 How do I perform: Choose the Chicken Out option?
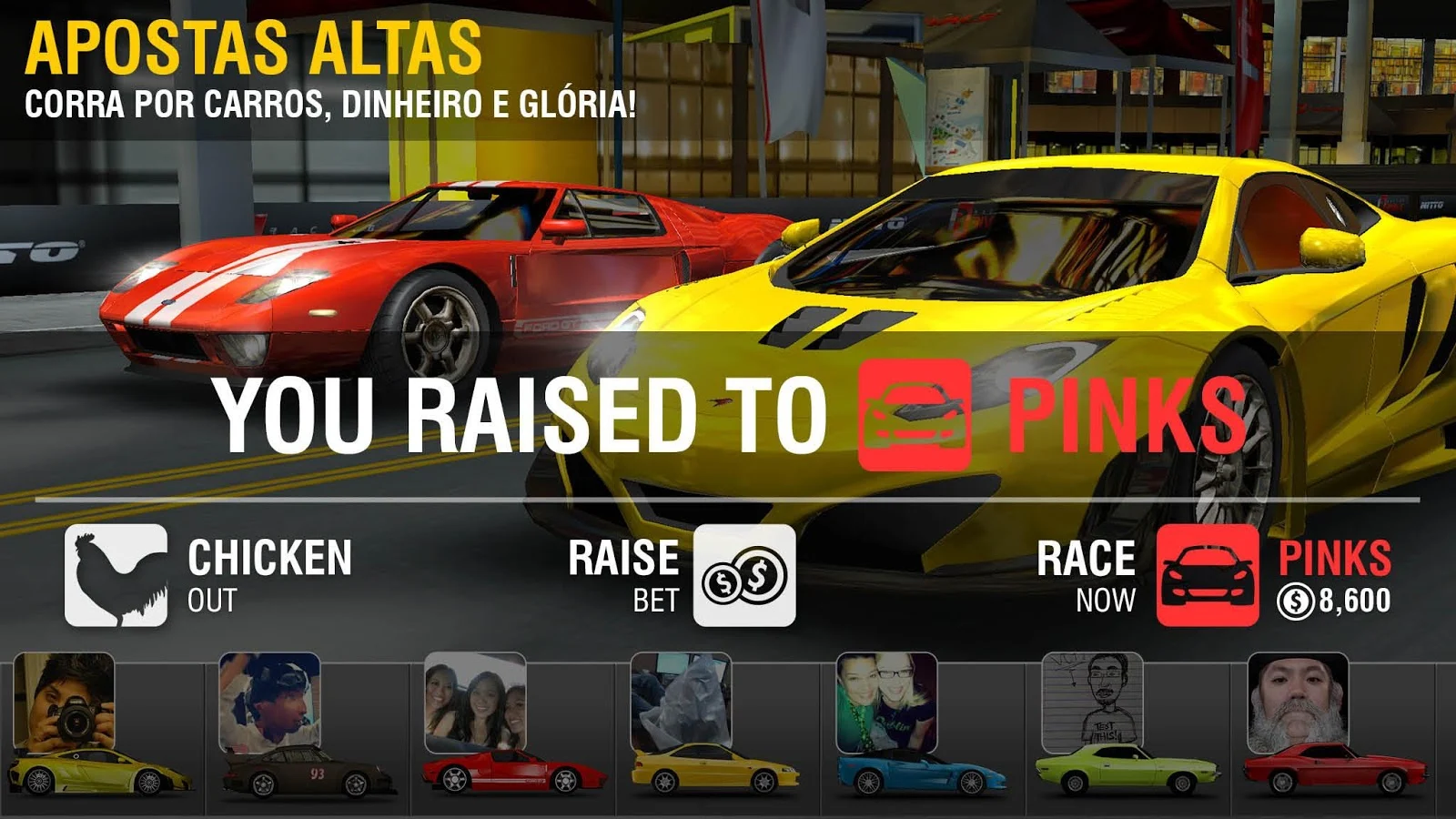116,575
